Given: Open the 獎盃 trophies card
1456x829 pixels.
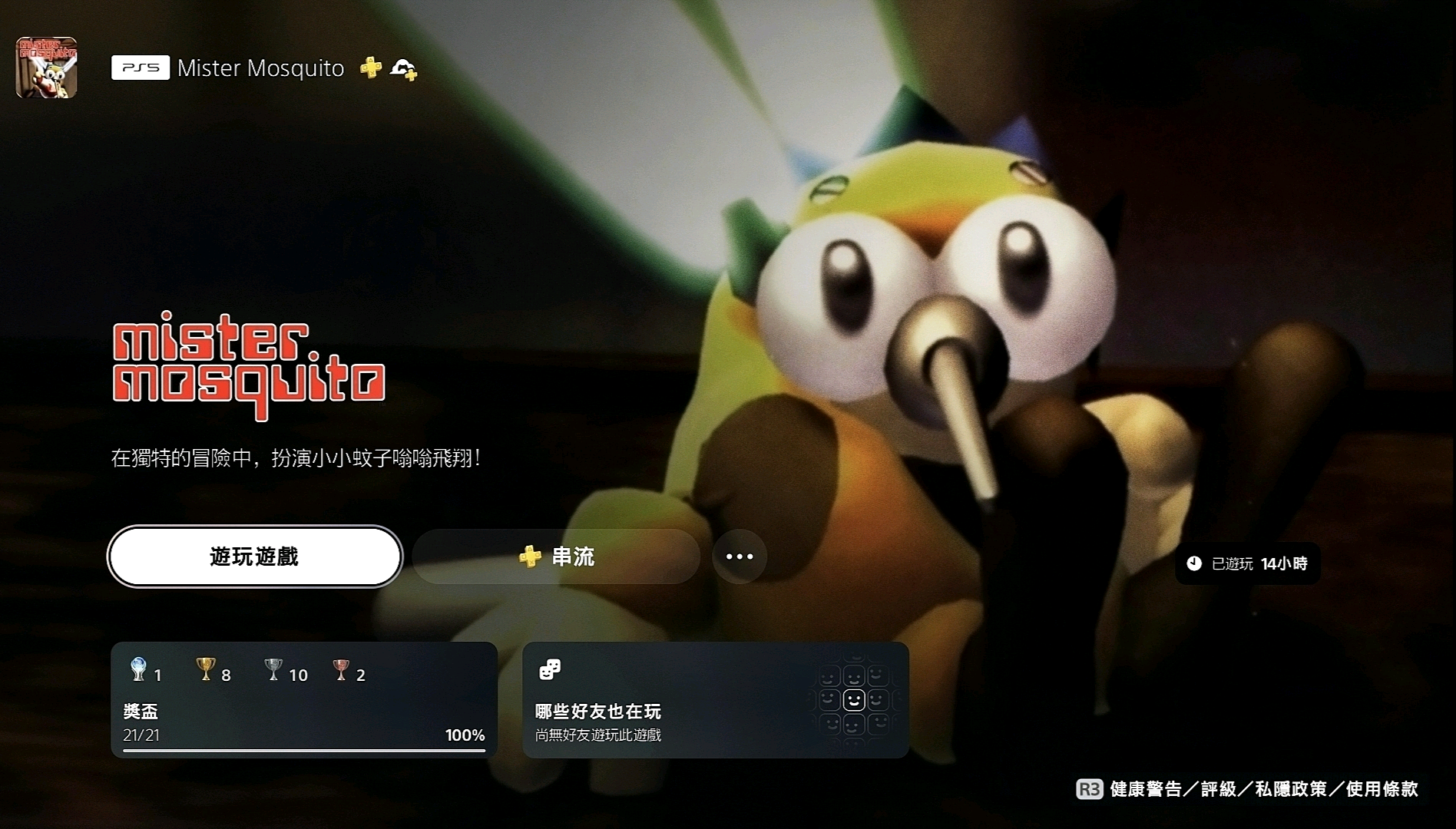Looking at the screenshot, I should point(304,700).
